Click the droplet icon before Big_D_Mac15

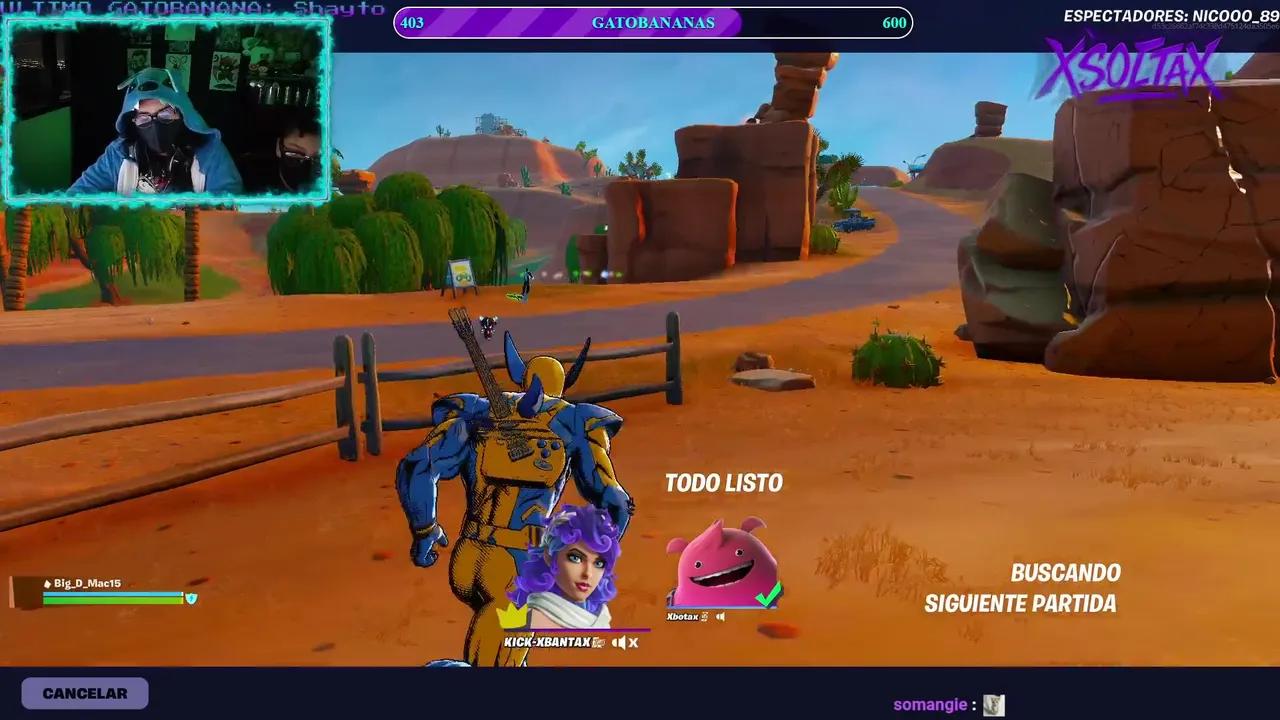tap(47, 584)
